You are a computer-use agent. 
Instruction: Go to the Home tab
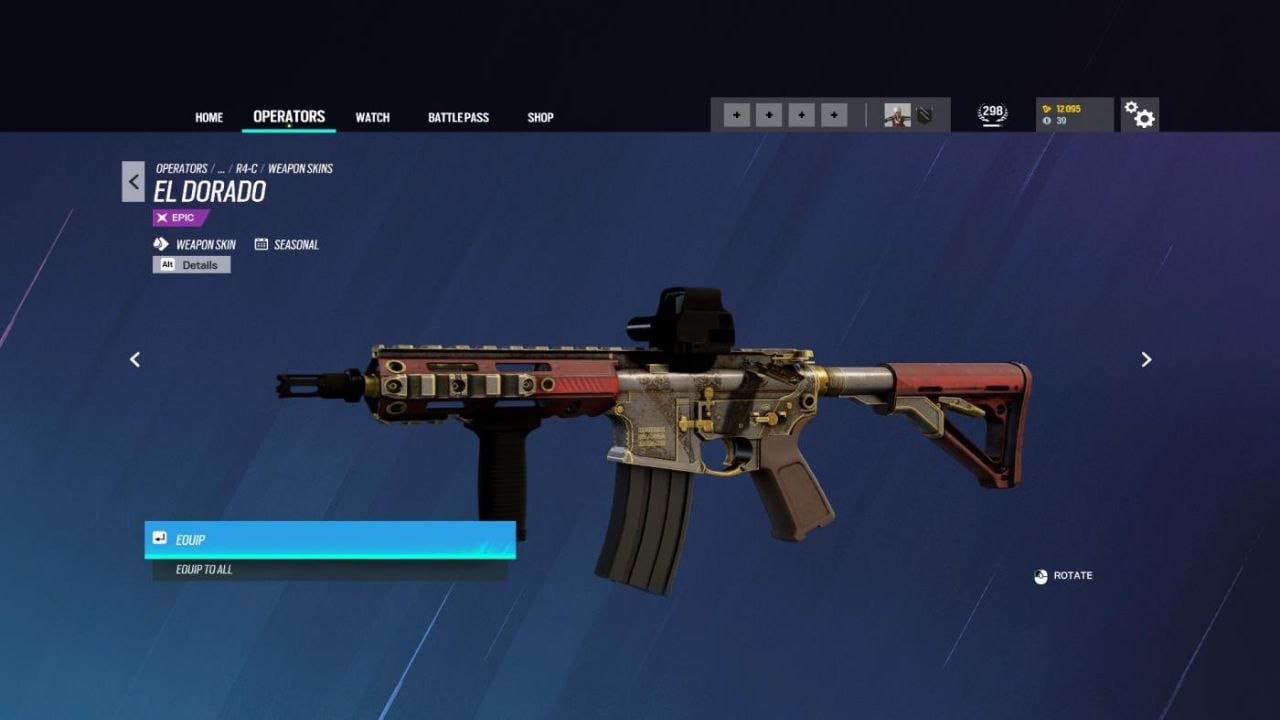[209, 117]
